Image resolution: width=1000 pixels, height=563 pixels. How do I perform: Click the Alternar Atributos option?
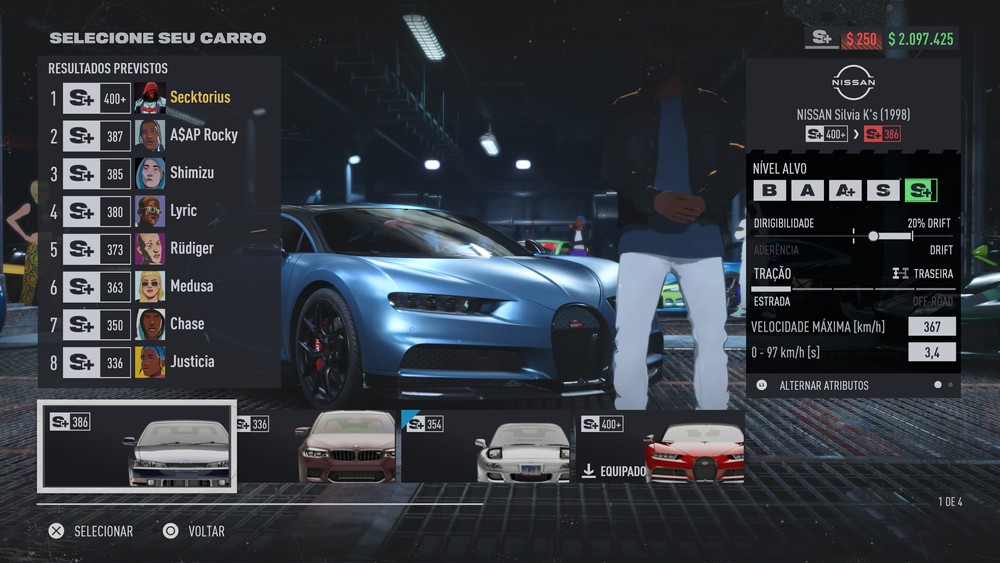[x=823, y=385]
